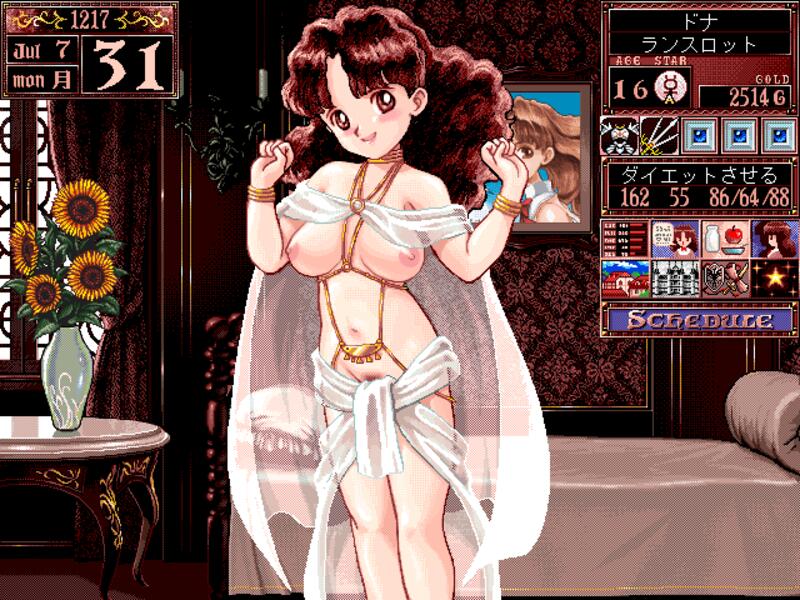Open the Schedule planner
This screenshot has height=600, width=800.
699,321
